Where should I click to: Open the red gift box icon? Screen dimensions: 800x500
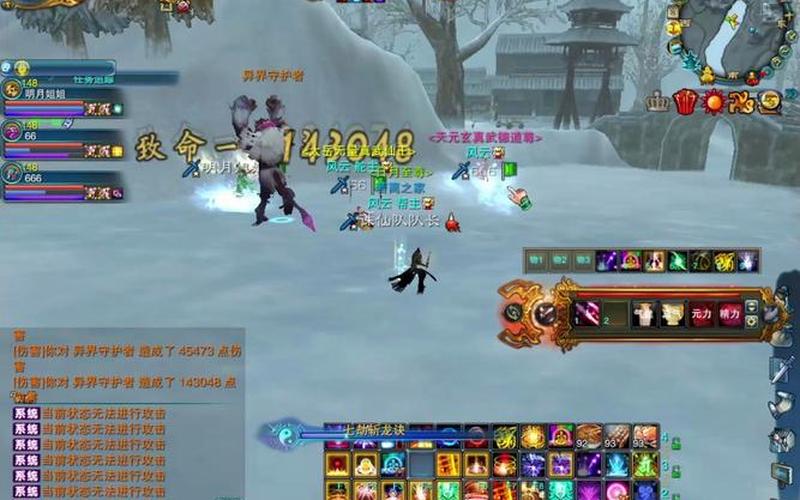(x=685, y=101)
